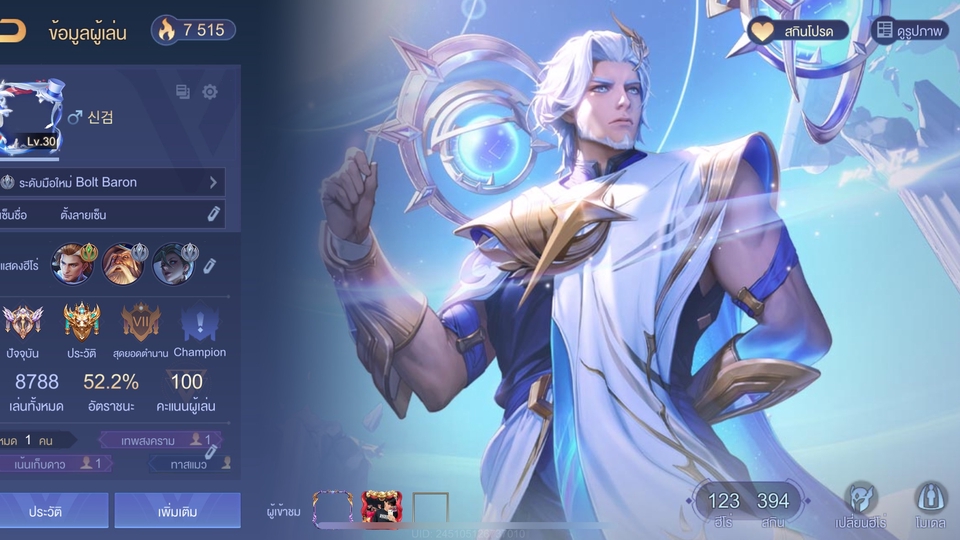
Task: Edit showcased heroes with the pencil icon
Action: (x=209, y=265)
